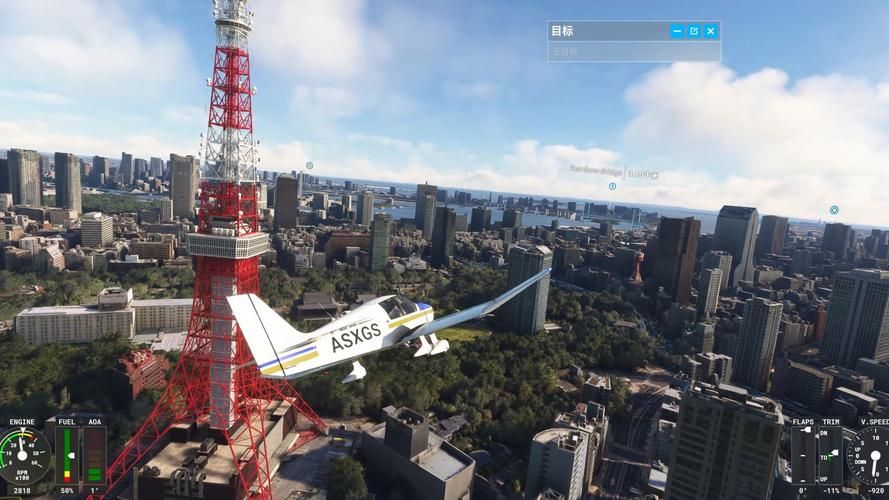
Task: Close the 目标 objectives panel
Action: click(x=711, y=31)
